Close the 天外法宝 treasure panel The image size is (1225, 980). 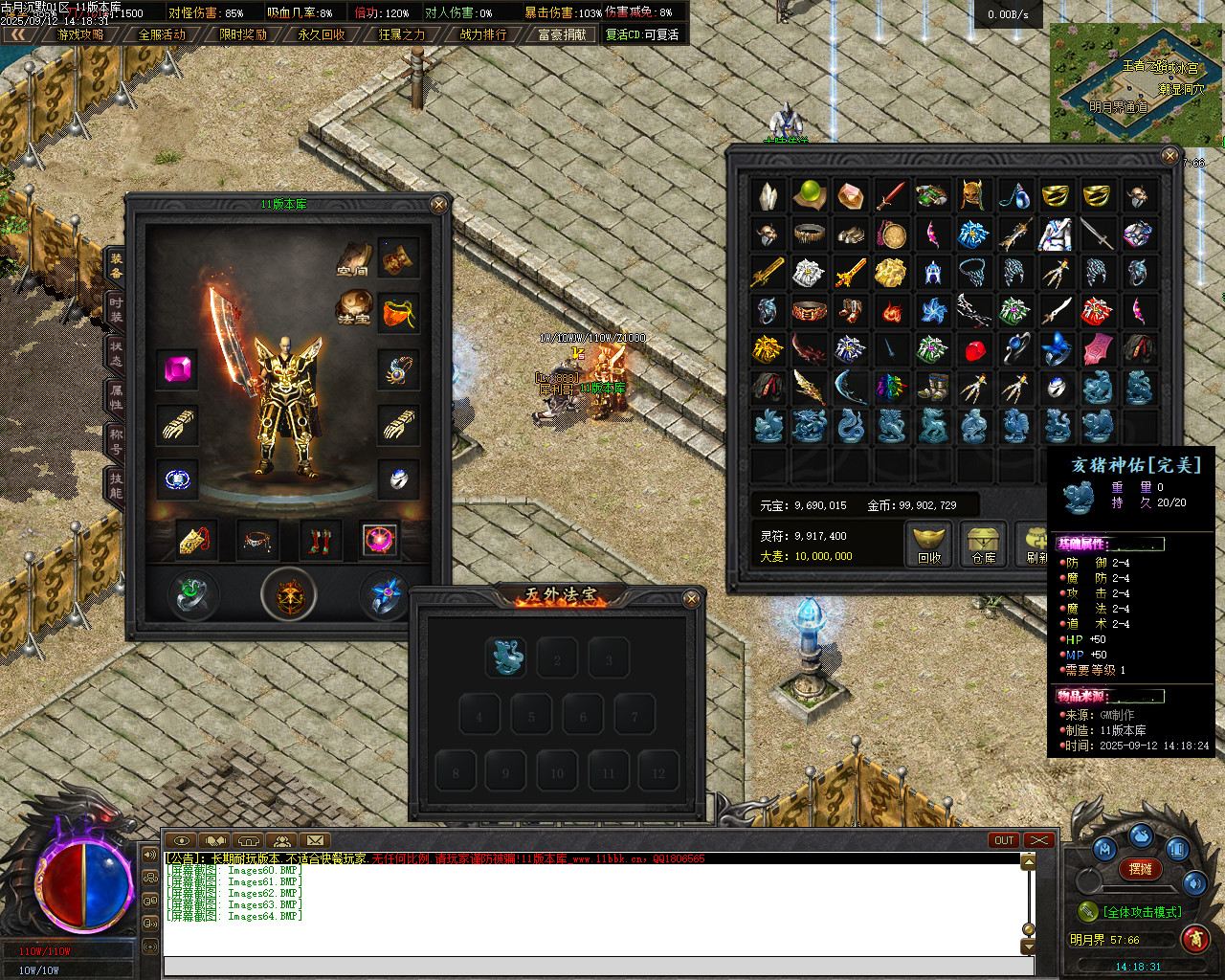(x=692, y=599)
